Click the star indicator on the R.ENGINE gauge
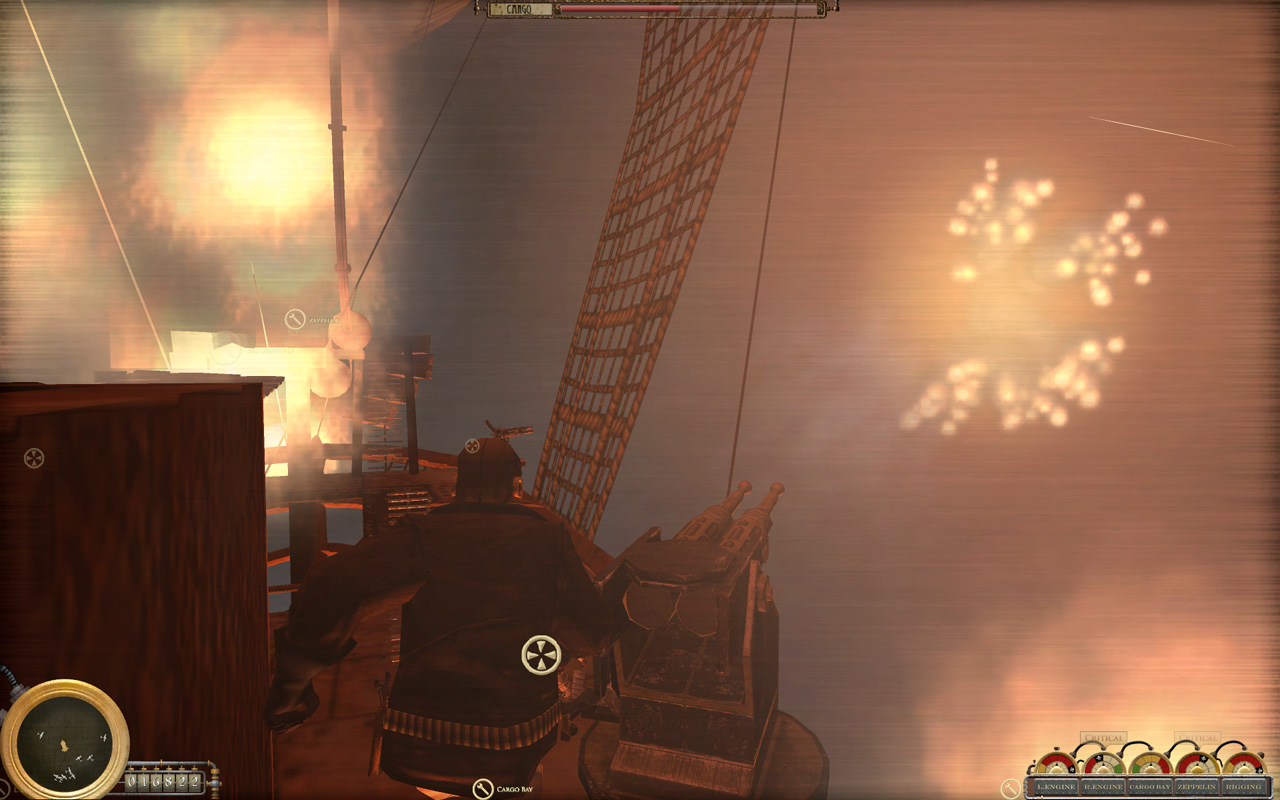1280x800 pixels. [x=1098, y=759]
